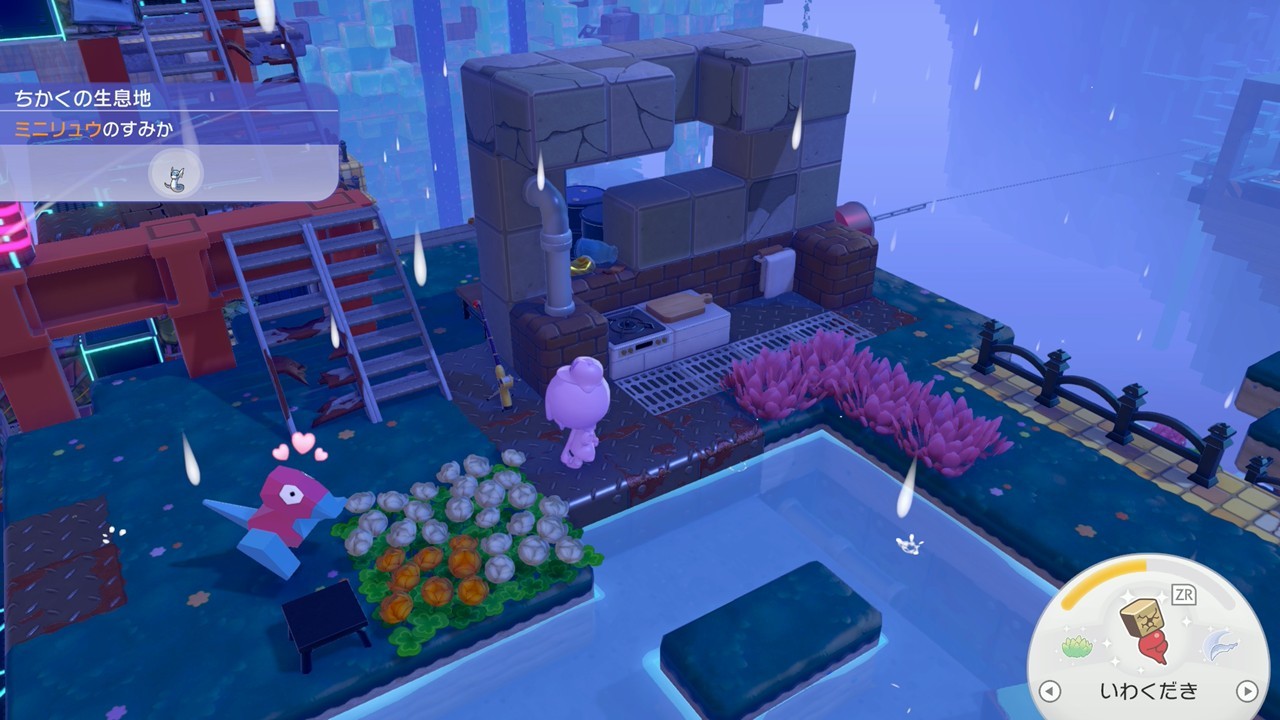Cycle skills with the left arrow button
The image size is (1280, 720).
1049,691
